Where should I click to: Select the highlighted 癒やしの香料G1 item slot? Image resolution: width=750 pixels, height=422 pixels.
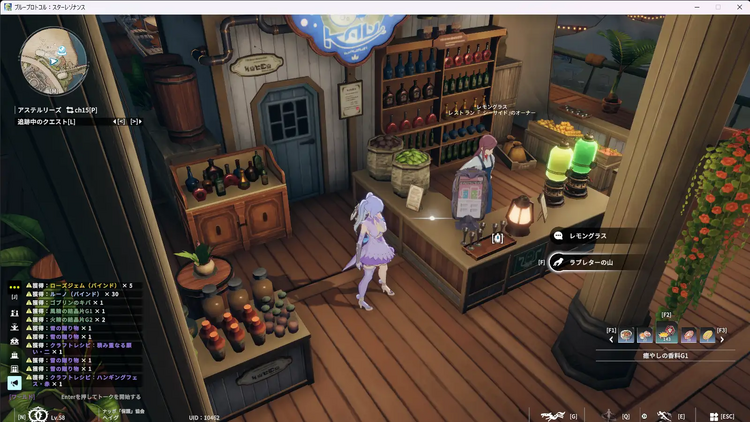pyautogui.click(x=667, y=335)
